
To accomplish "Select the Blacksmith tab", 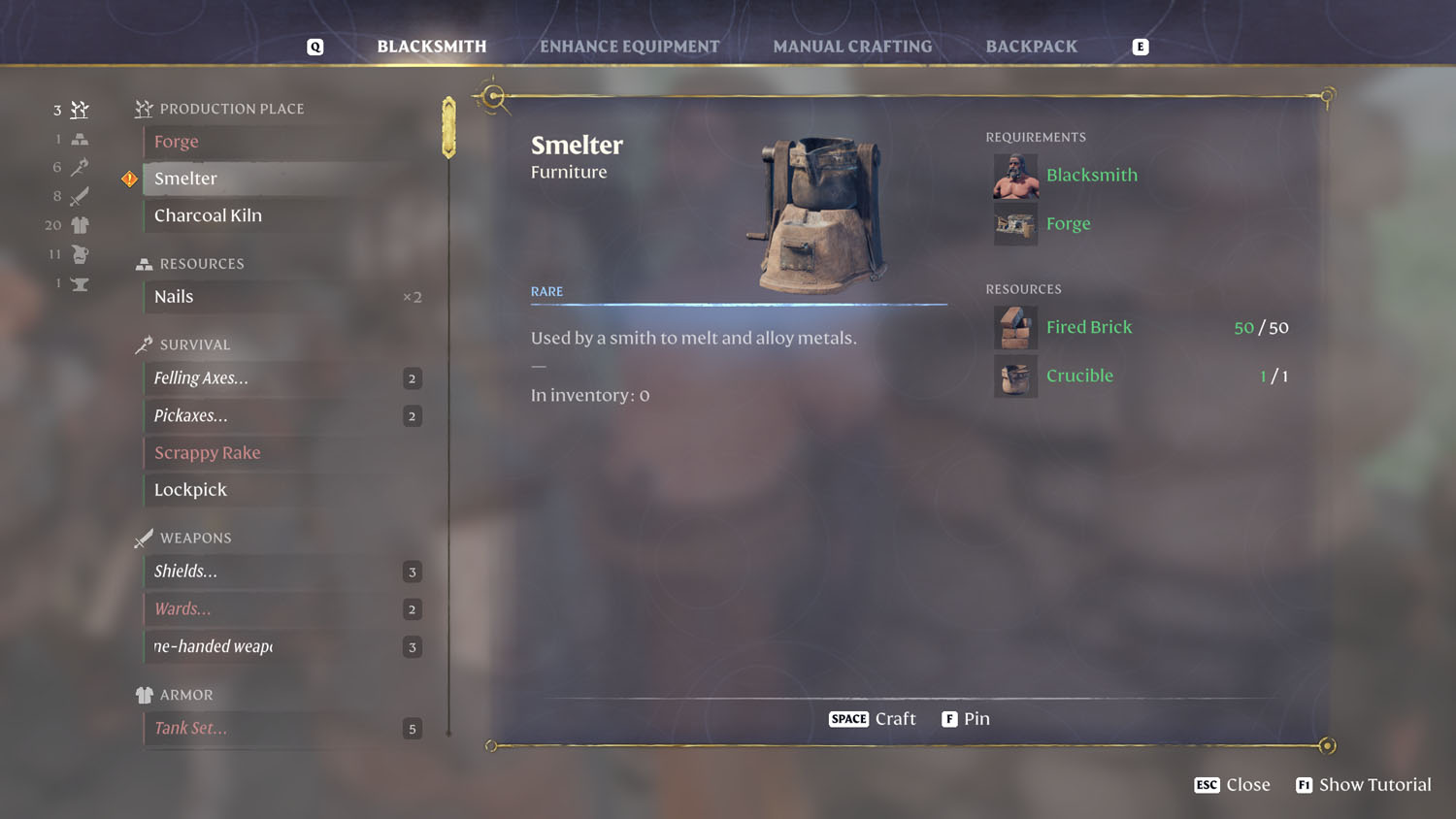I will point(431,47).
